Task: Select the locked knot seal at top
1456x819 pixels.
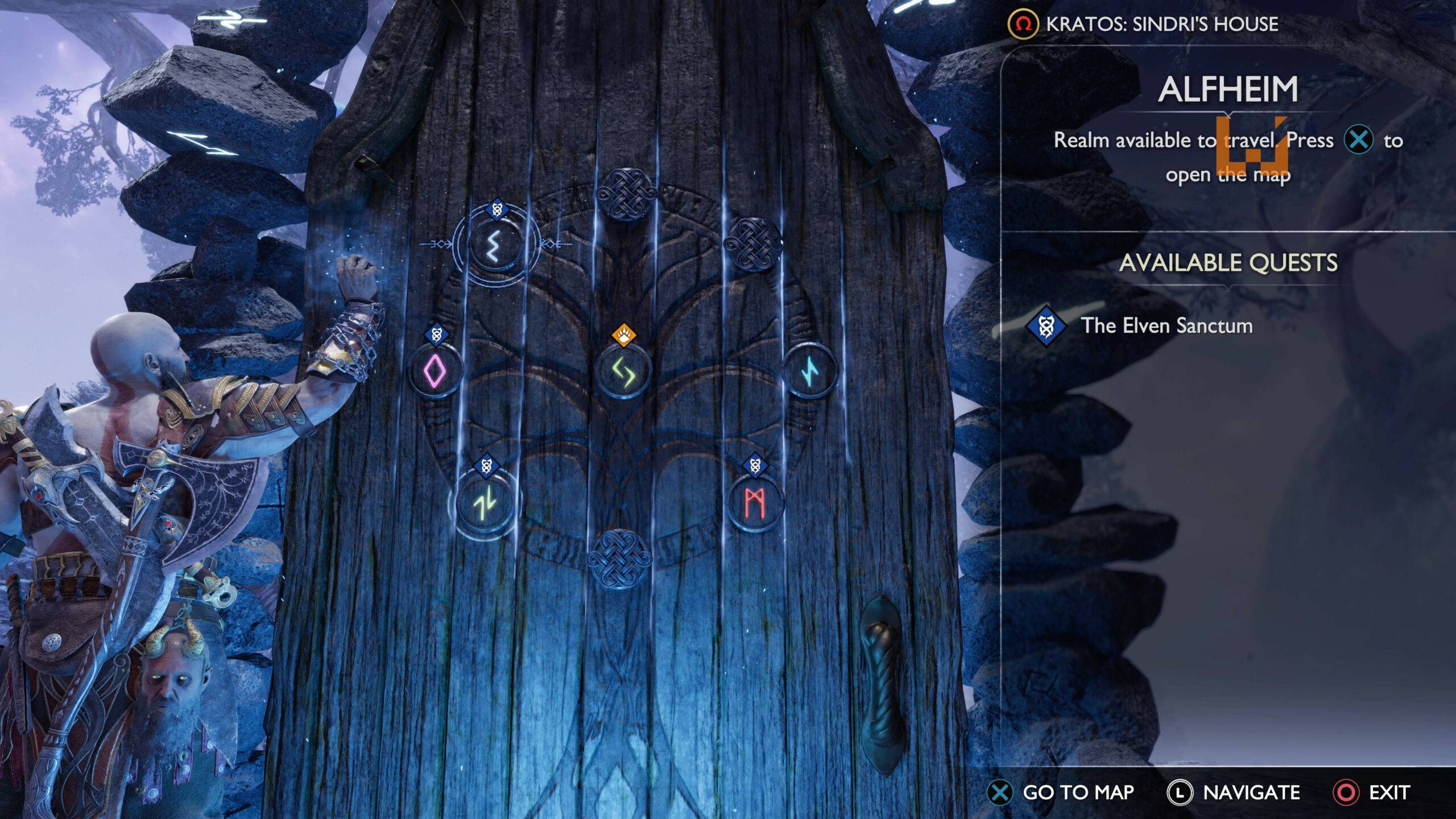Action: pos(626,195)
